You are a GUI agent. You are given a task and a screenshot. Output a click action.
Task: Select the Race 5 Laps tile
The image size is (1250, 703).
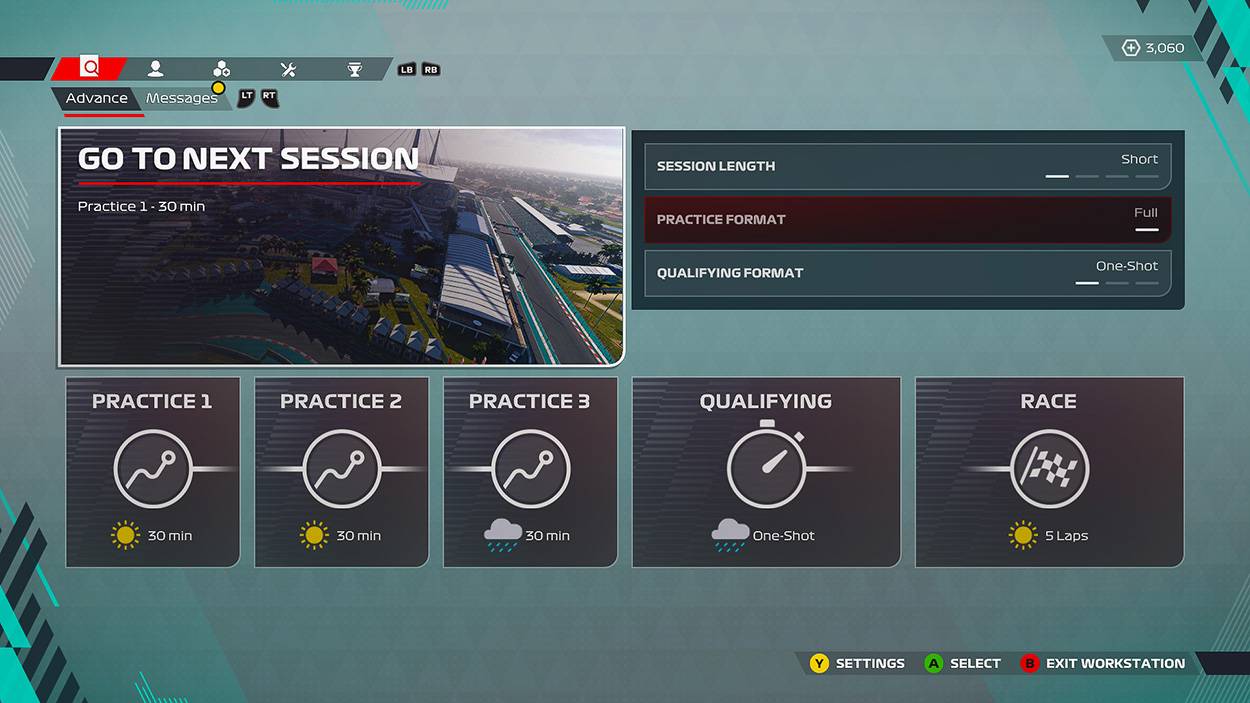[x=1049, y=472]
